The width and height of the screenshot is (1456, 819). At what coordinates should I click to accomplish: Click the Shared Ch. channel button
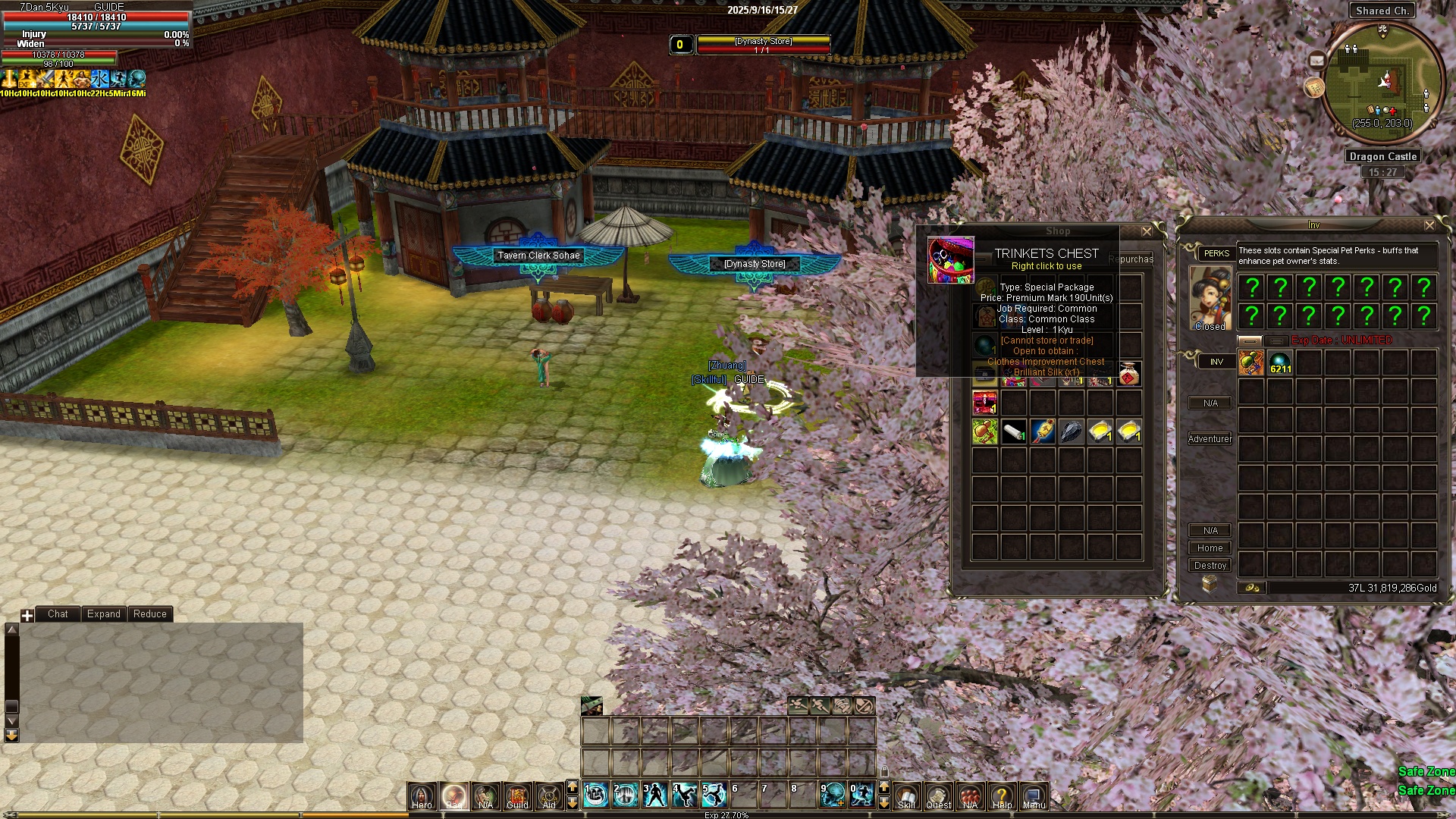[x=1382, y=11]
